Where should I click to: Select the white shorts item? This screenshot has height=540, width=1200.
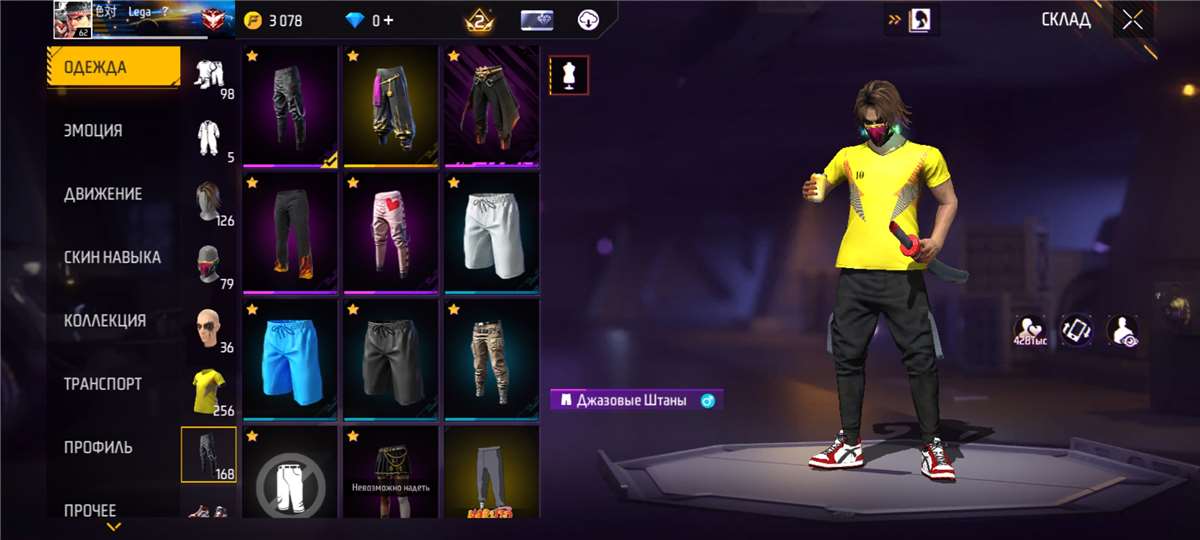pyautogui.click(x=492, y=232)
